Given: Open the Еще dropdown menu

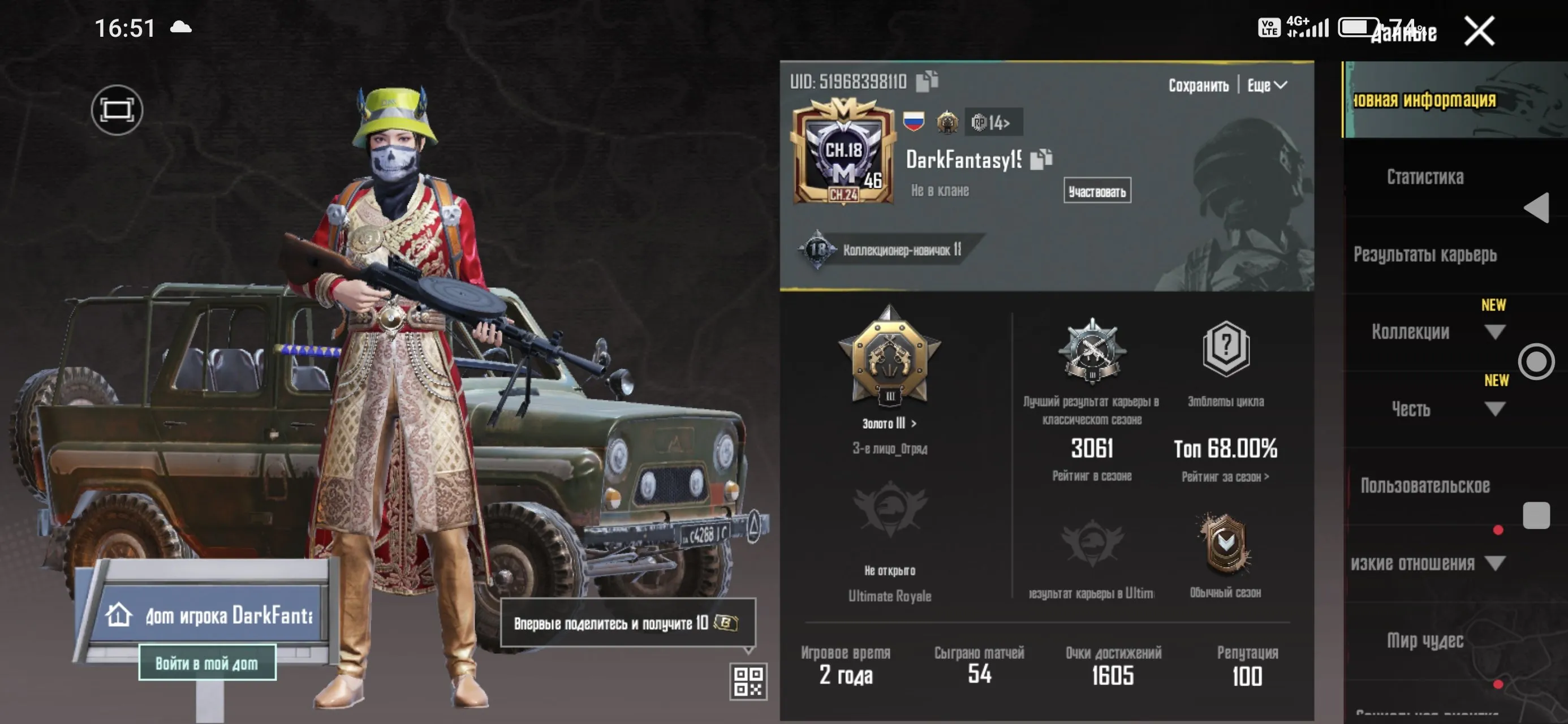Looking at the screenshot, I should click(1265, 85).
